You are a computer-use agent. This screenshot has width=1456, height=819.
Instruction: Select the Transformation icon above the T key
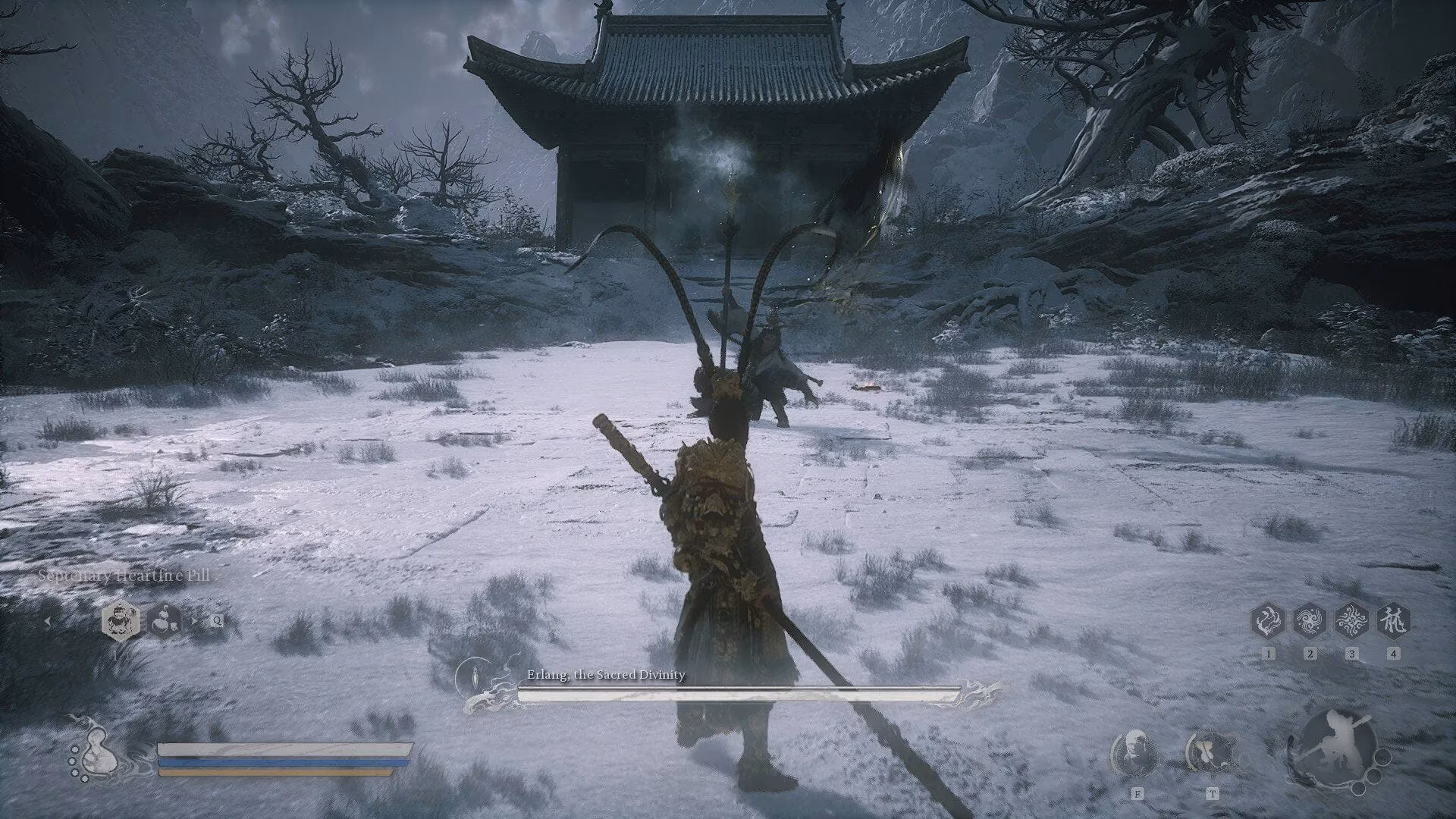point(1213,754)
